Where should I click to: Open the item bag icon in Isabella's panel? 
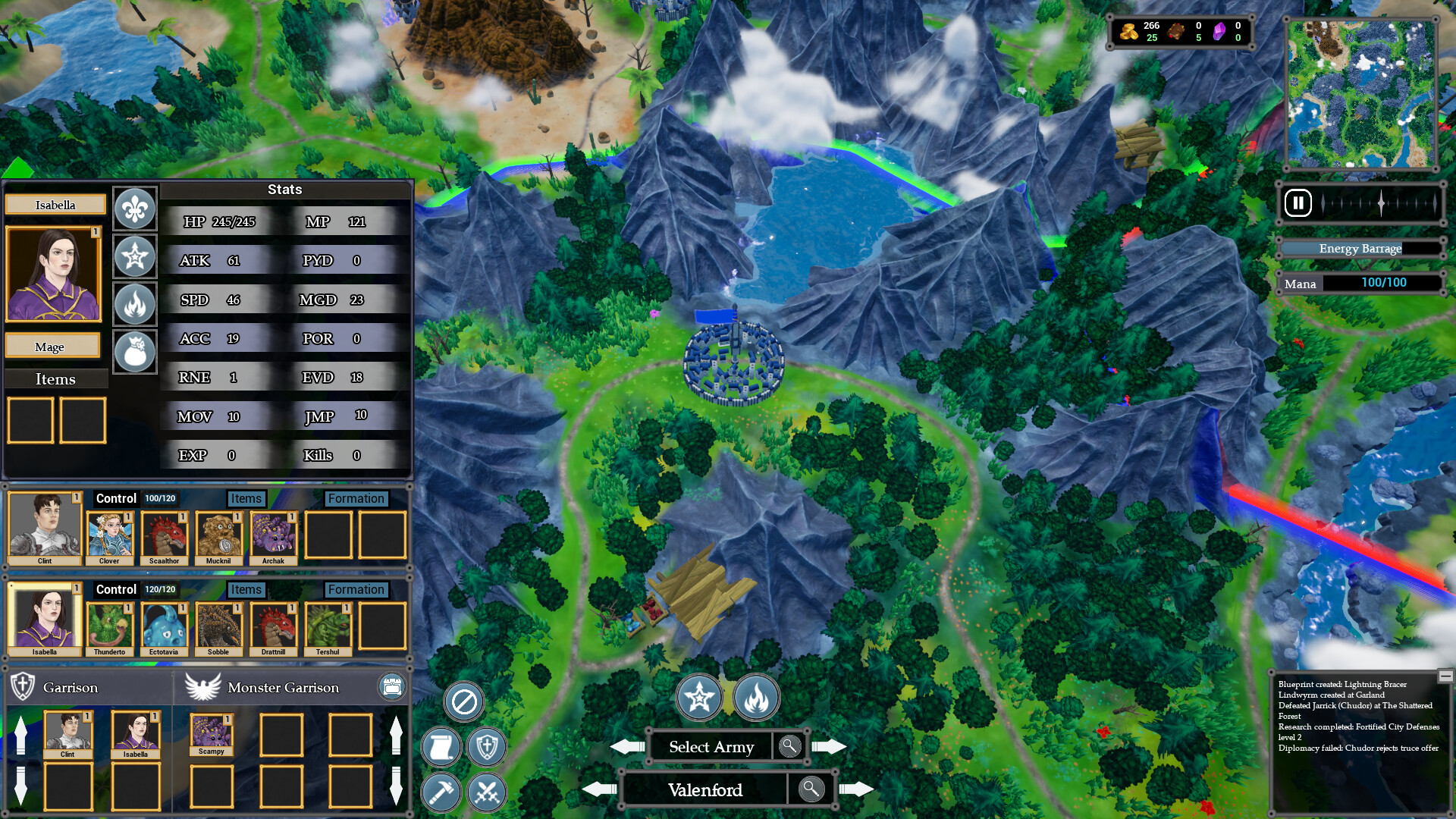(134, 352)
